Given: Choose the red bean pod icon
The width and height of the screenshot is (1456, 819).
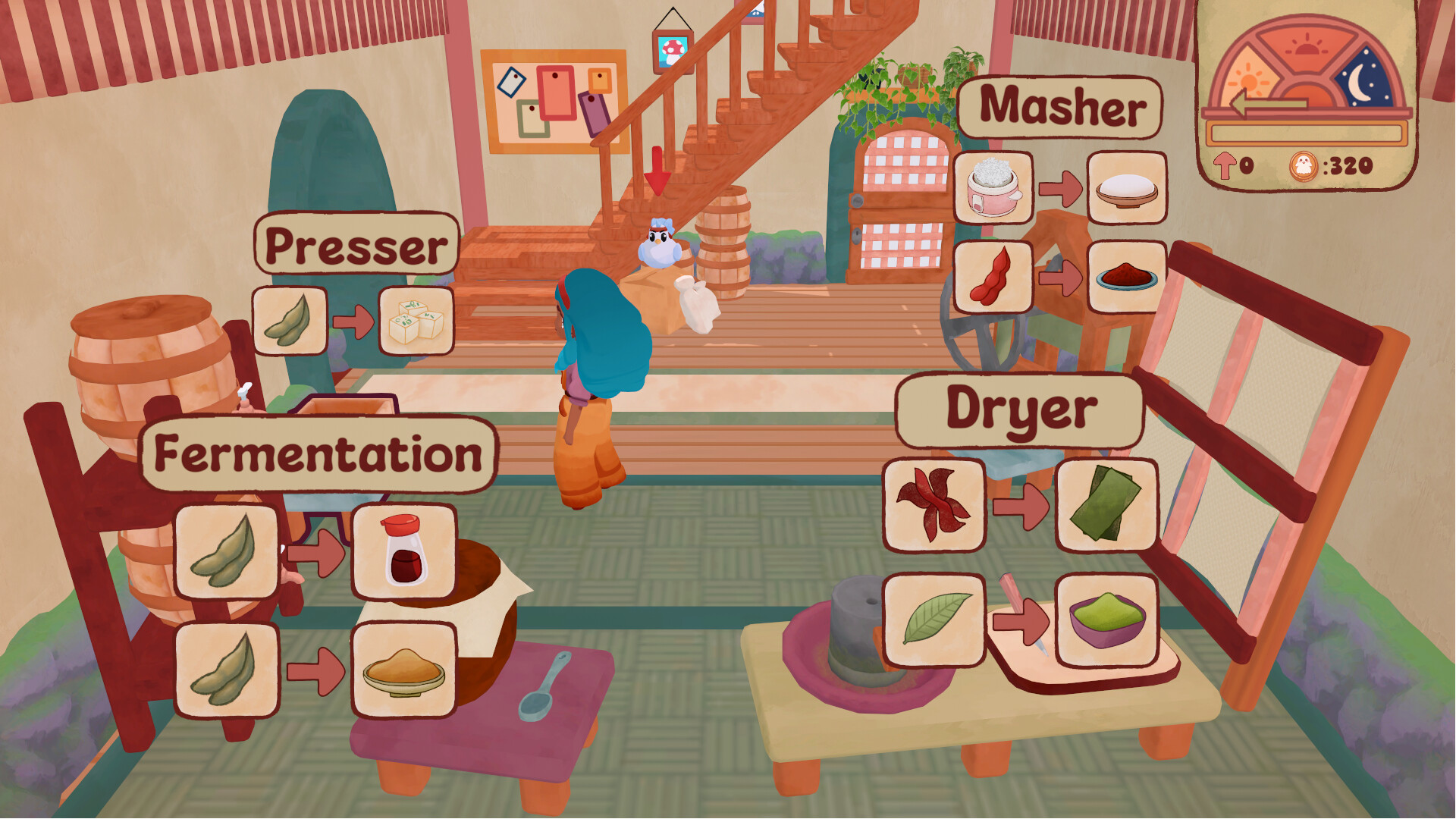Looking at the screenshot, I should (993, 277).
